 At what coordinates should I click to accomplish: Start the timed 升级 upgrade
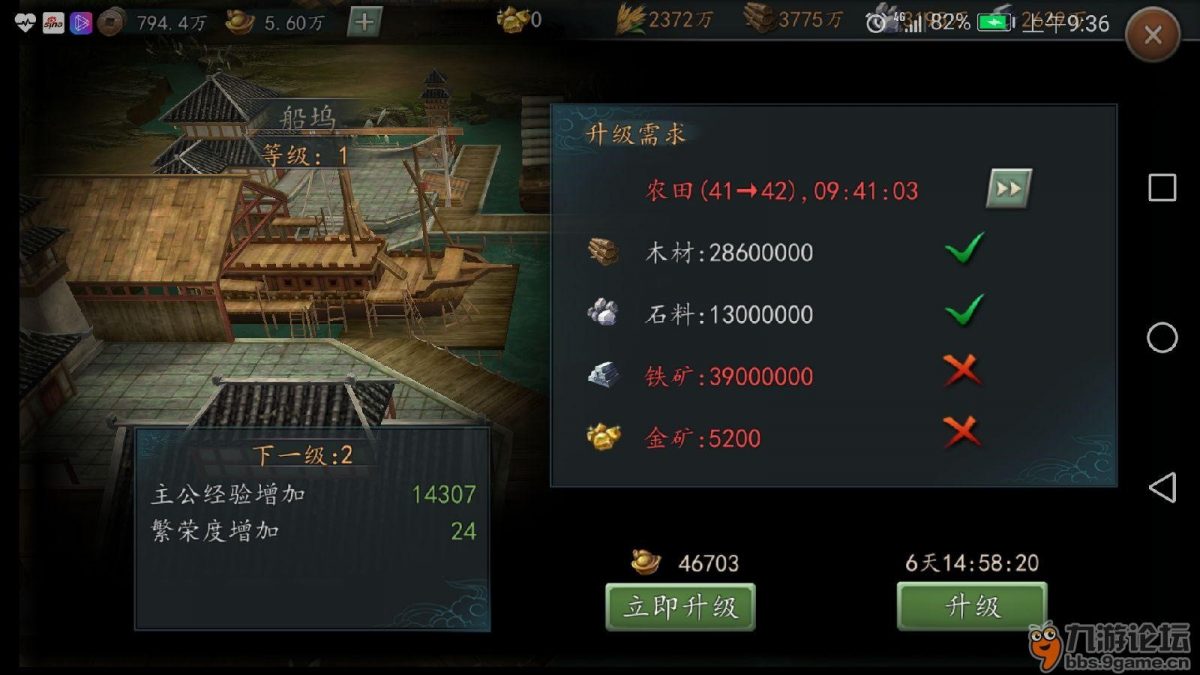coord(972,606)
